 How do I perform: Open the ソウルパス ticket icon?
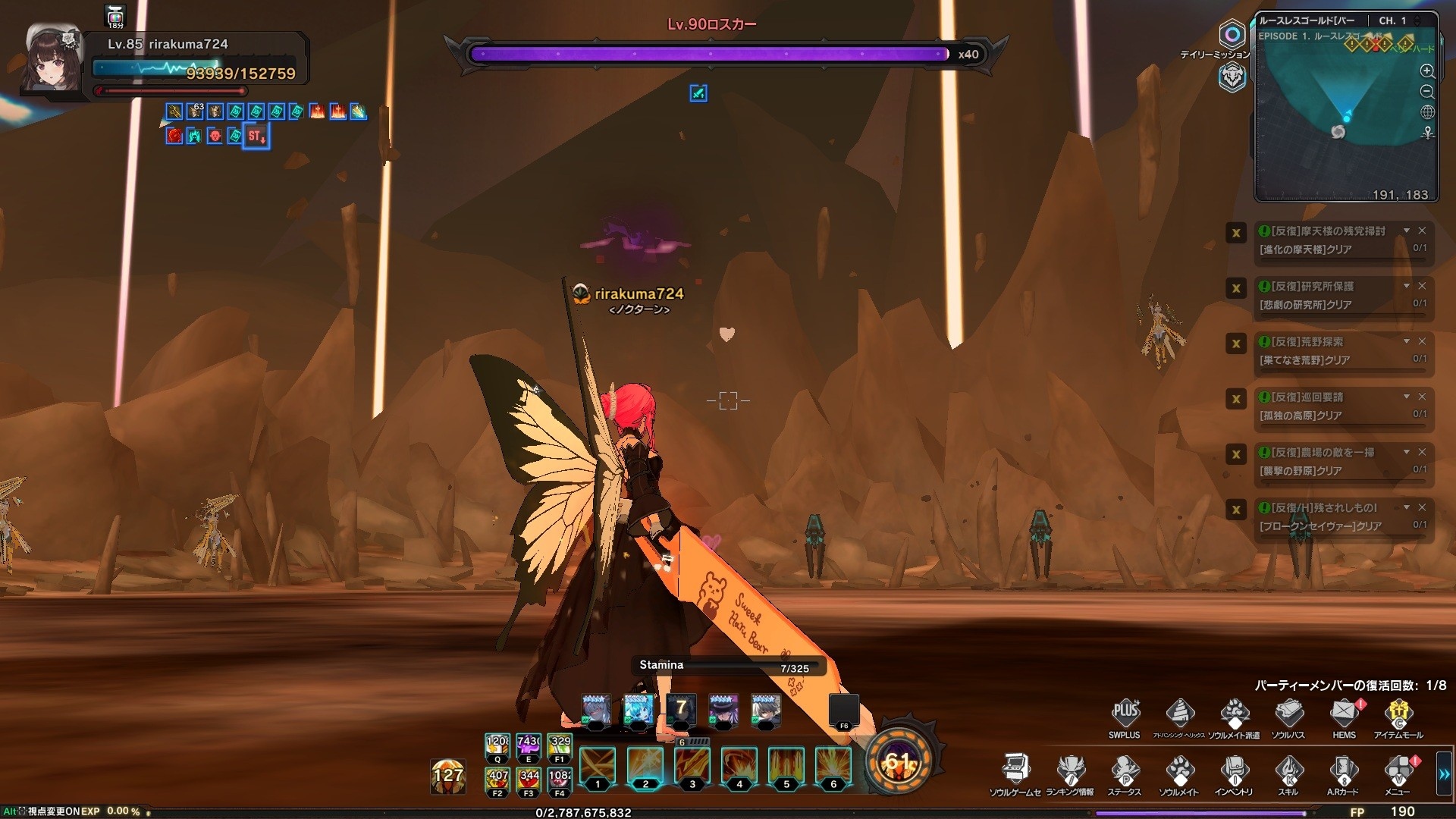[x=1288, y=713]
